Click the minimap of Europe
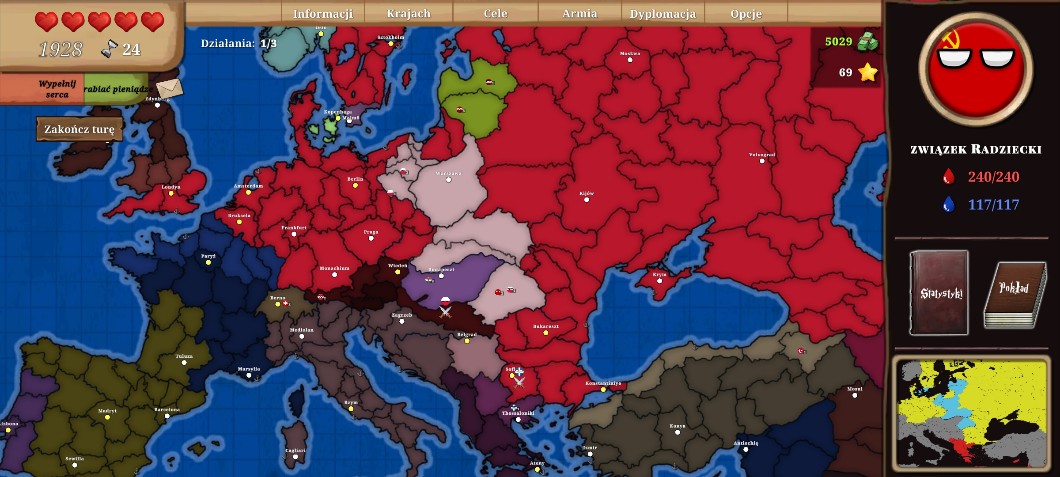1060x477 pixels. click(x=972, y=412)
